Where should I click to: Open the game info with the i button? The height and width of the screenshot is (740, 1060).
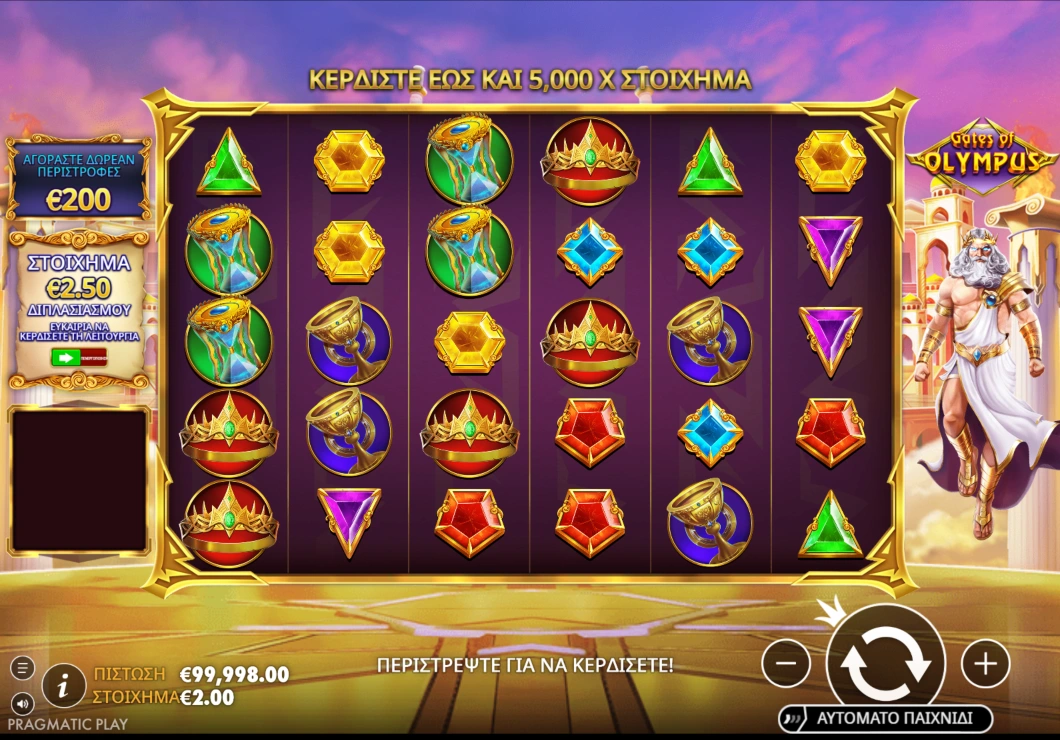[x=63, y=685]
